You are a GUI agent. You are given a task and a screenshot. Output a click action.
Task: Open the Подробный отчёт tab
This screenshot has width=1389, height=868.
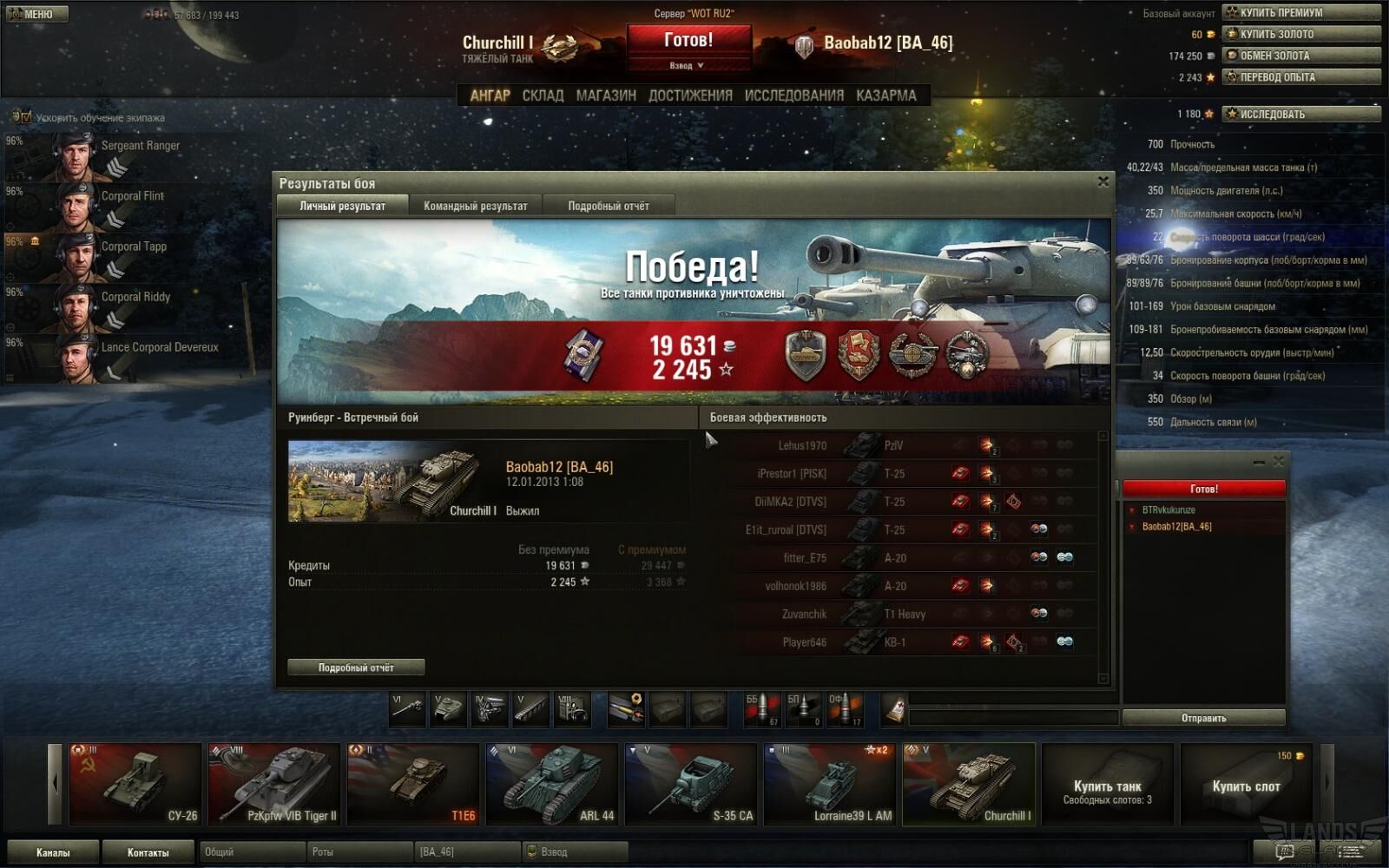point(608,206)
